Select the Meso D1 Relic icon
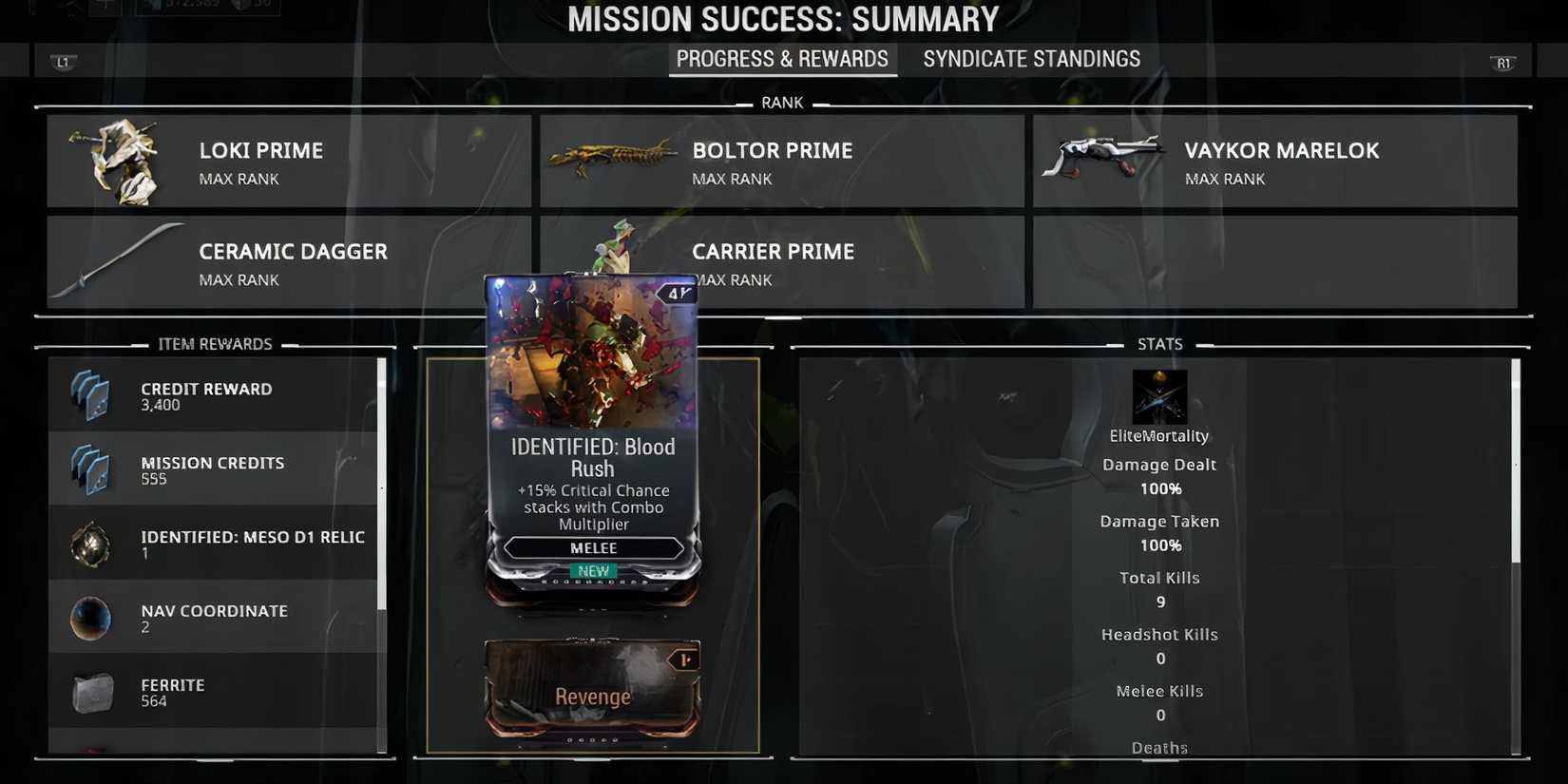The image size is (1568, 784). [x=90, y=545]
